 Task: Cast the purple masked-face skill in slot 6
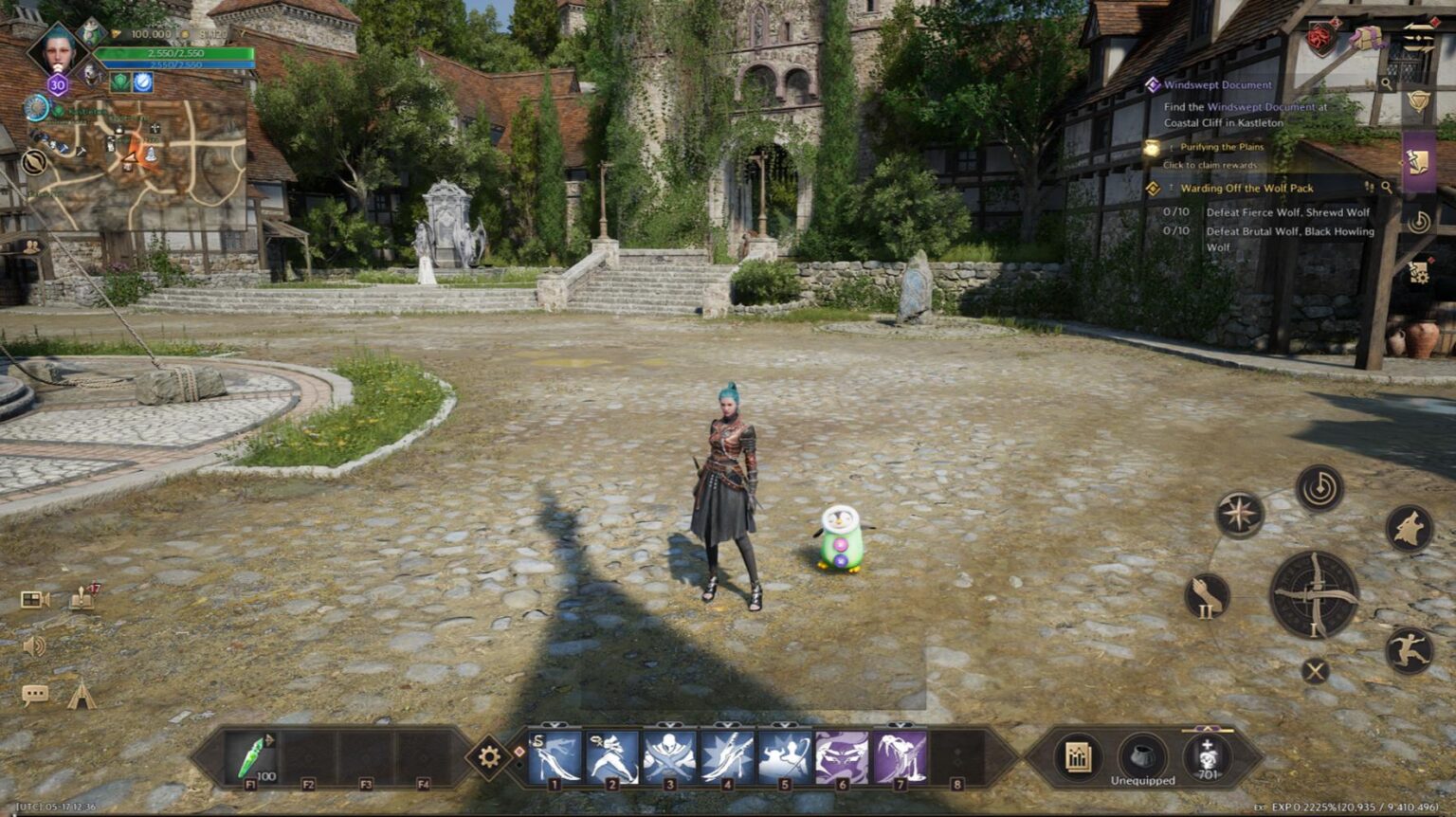pyautogui.click(x=842, y=756)
